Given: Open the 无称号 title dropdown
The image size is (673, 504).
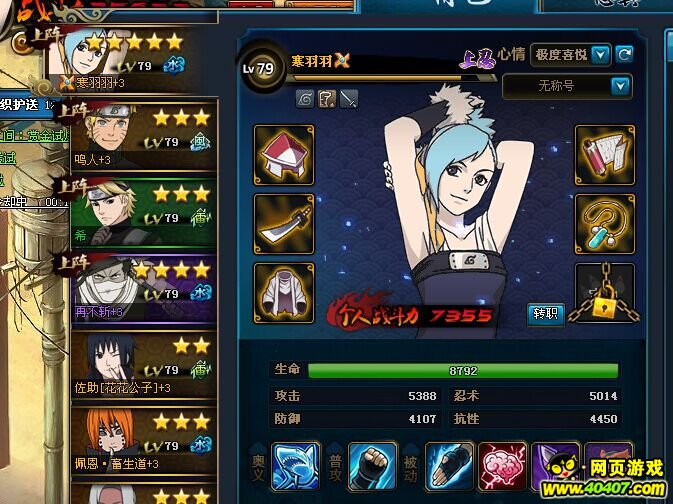Looking at the screenshot, I should coord(566,87).
